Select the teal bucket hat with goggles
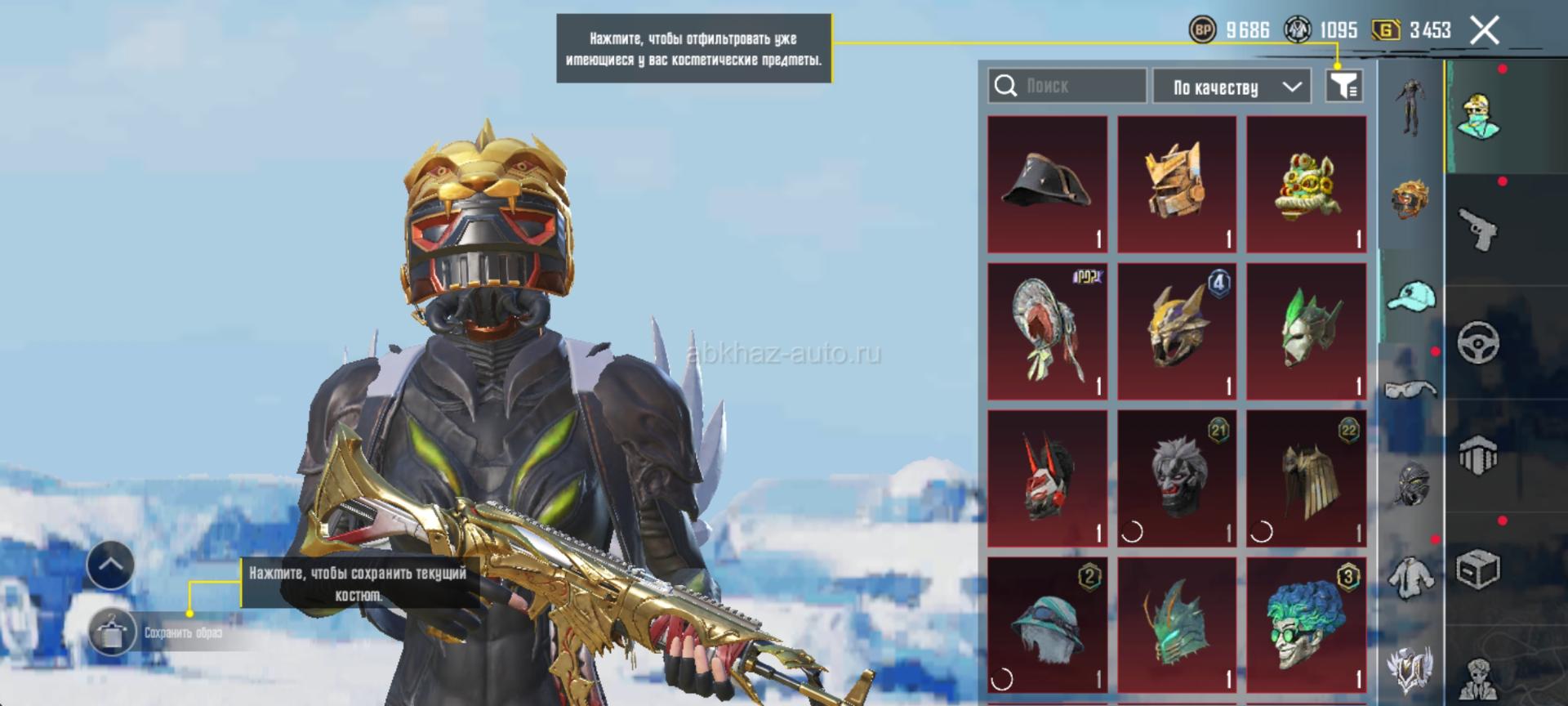The image size is (1568, 706). [1047, 625]
